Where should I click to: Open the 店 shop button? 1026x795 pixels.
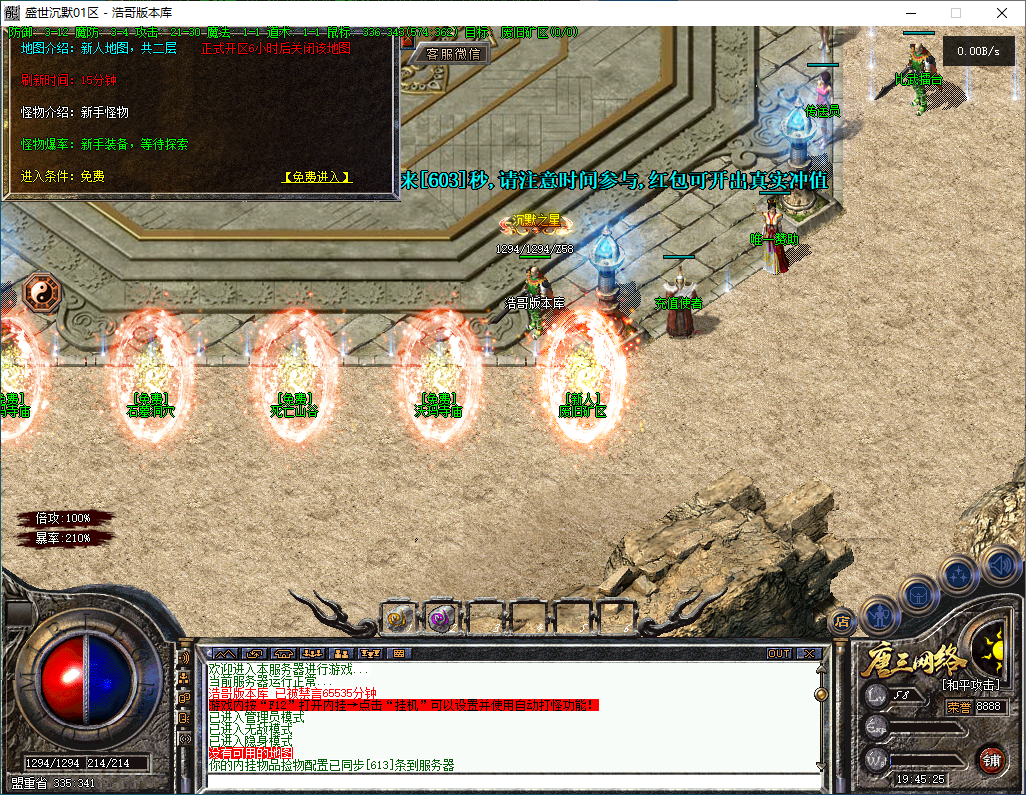coord(842,620)
